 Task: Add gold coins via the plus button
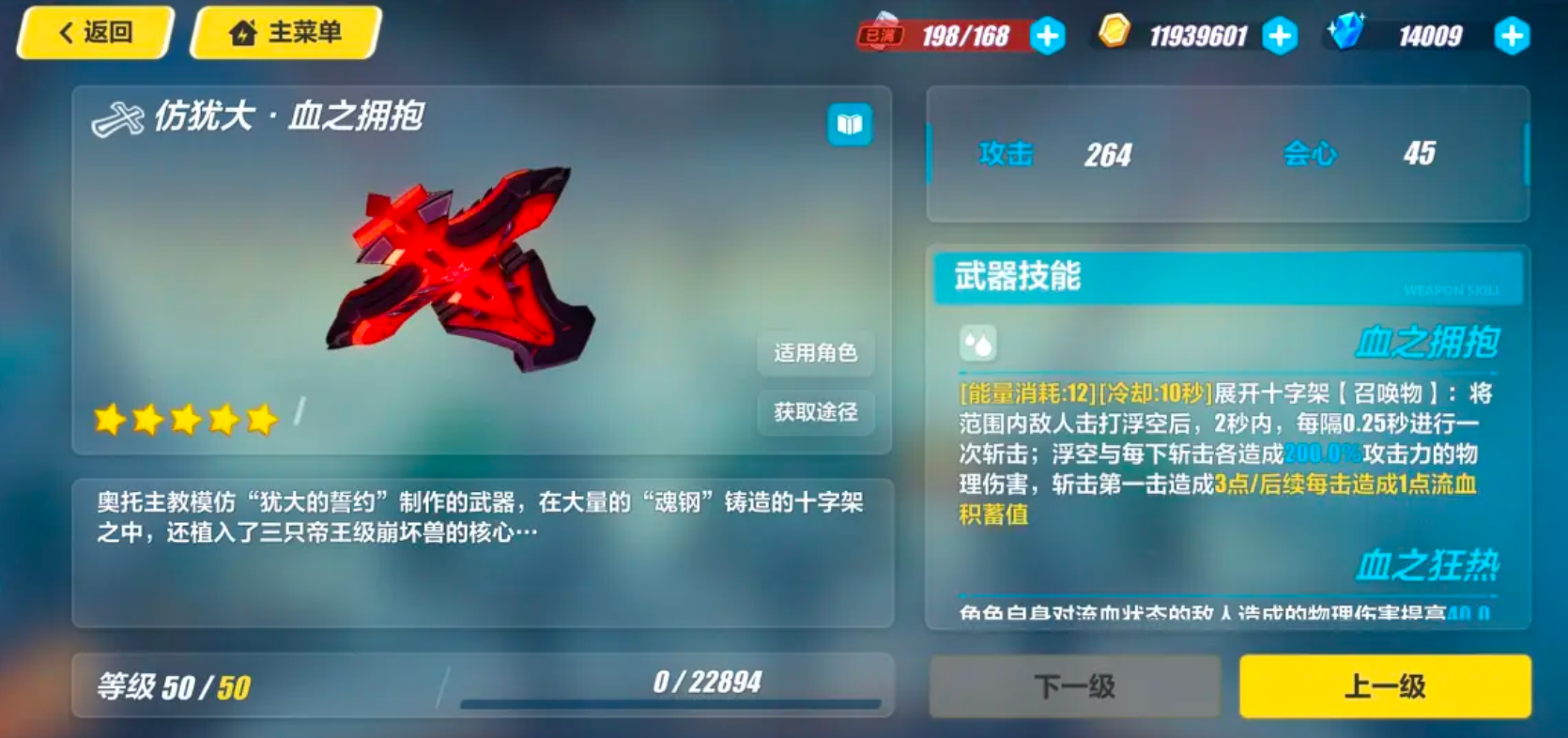(x=1280, y=37)
